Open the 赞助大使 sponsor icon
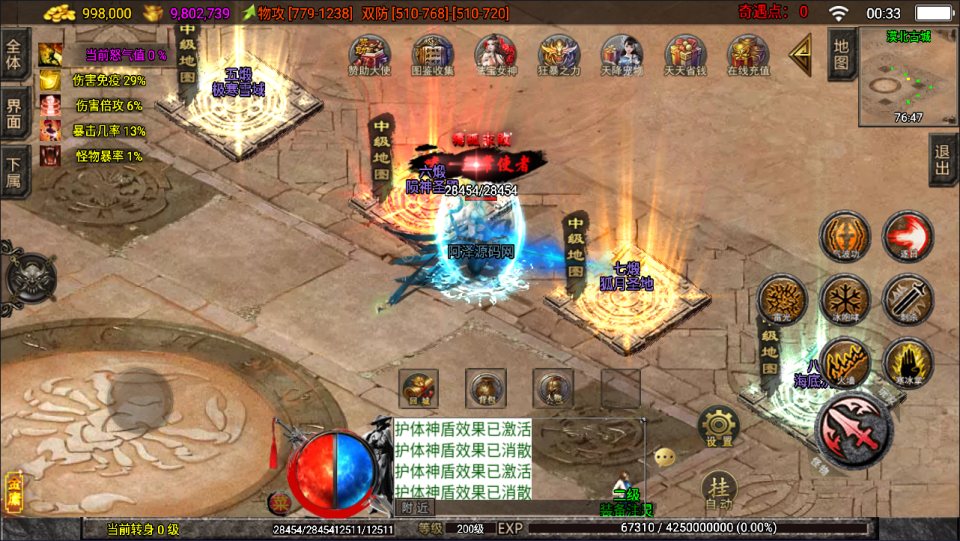This screenshot has height=541, width=960. coord(370,54)
